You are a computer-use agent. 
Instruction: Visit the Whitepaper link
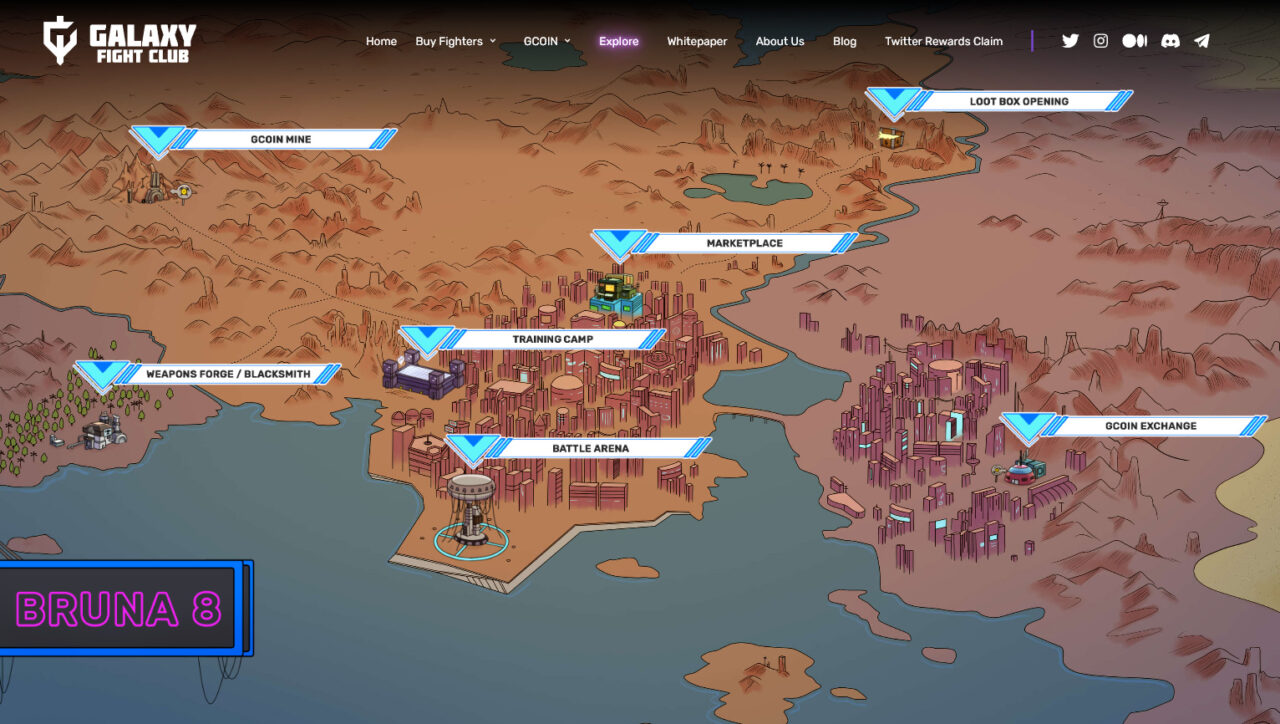(x=697, y=41)
